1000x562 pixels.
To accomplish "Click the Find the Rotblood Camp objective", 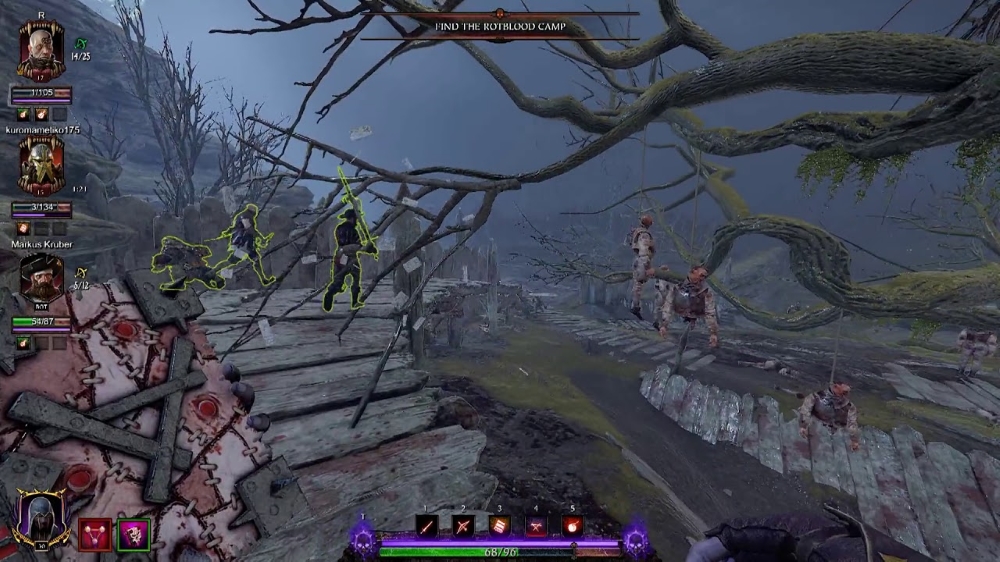I will (500, 27).
